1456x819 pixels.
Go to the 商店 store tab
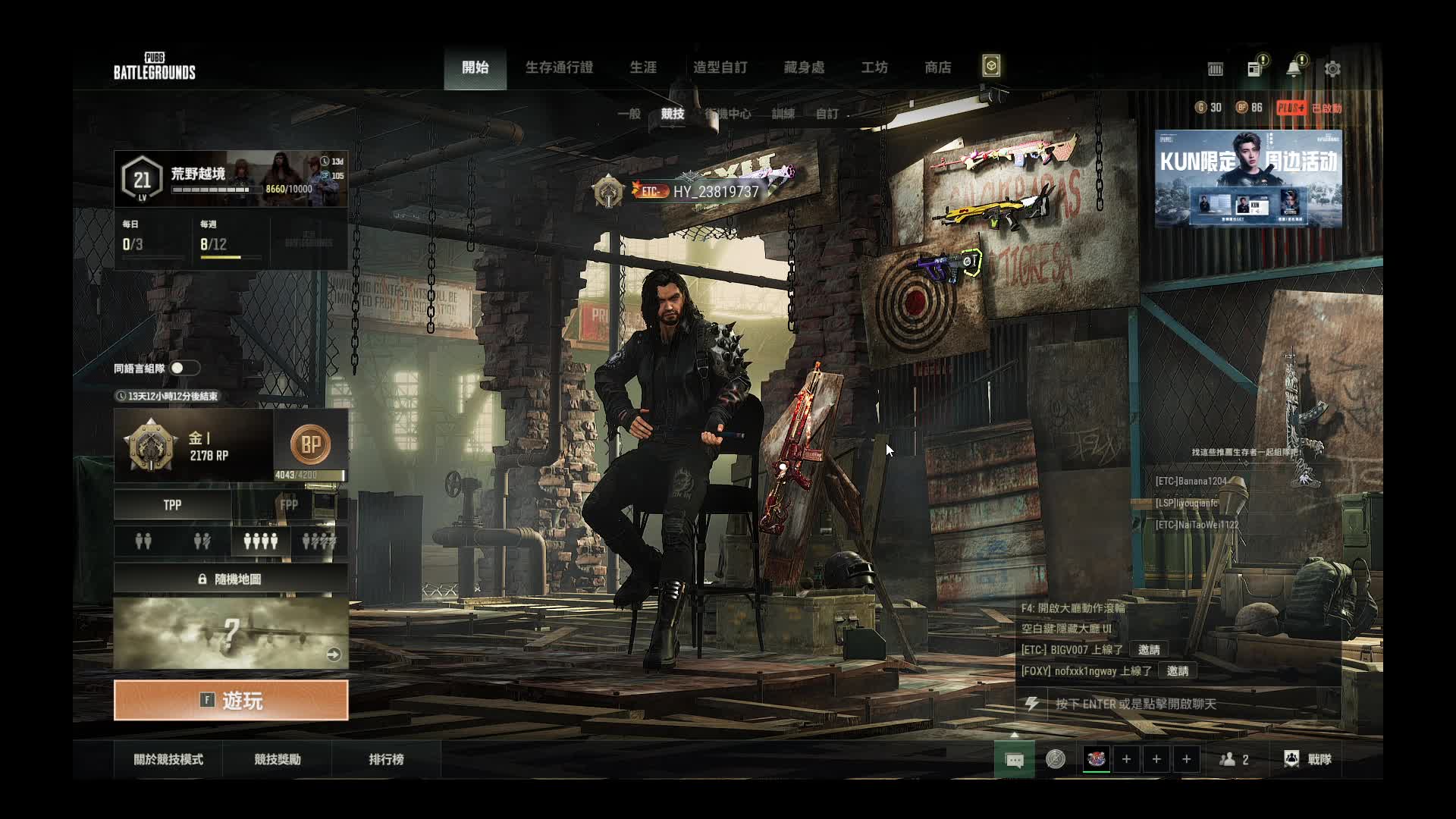pyautogui.click(x=938, y=67)
